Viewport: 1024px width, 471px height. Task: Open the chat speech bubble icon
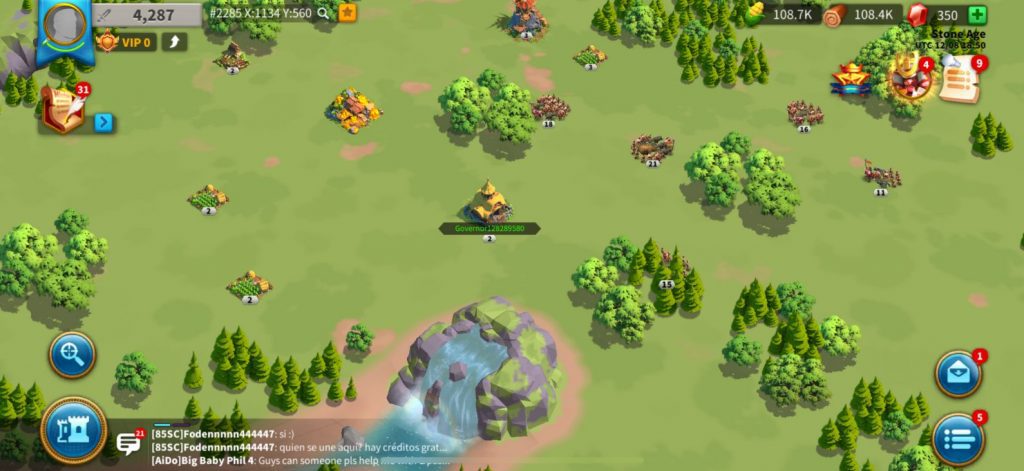[129, 443]
